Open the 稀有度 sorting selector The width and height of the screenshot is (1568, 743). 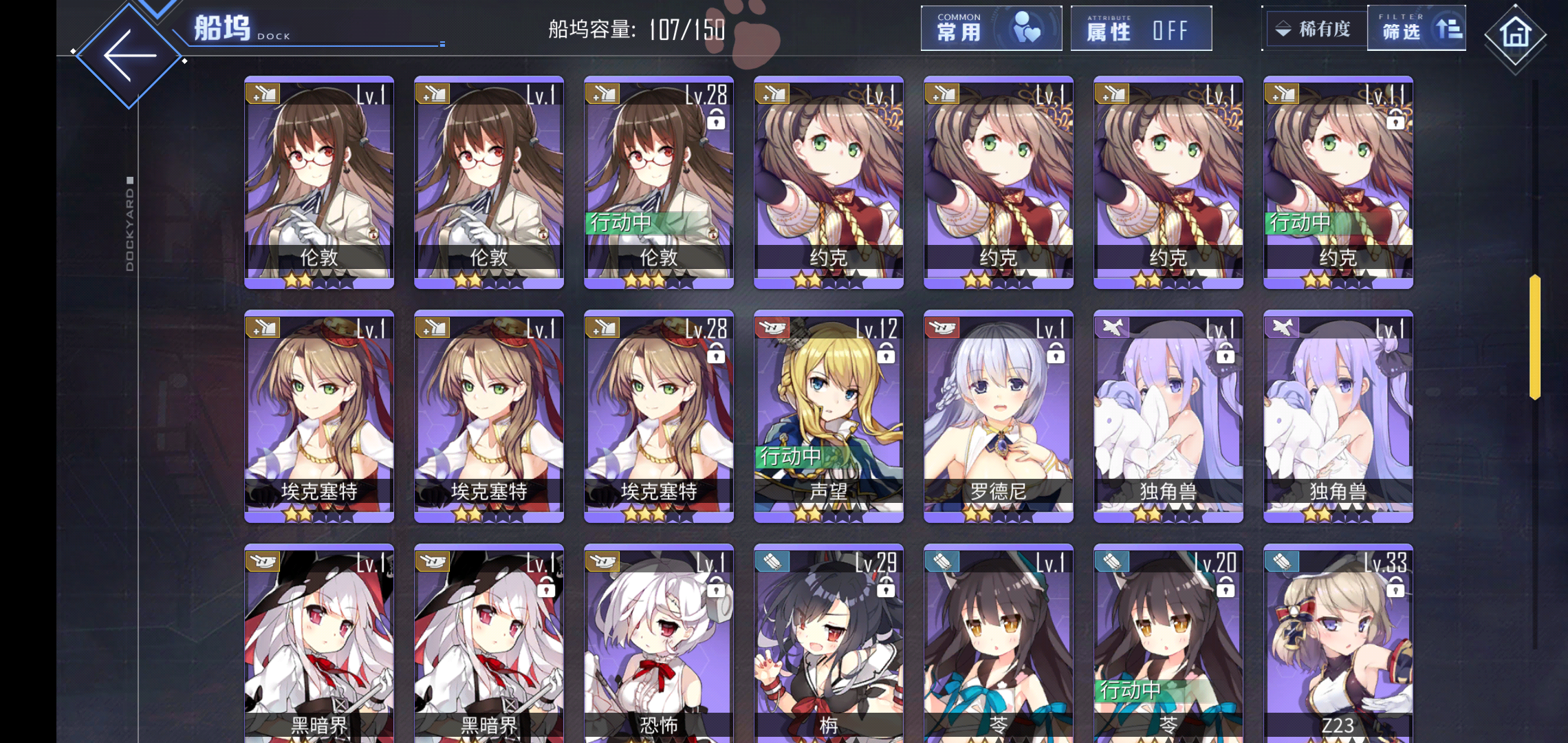[1324, 29]
